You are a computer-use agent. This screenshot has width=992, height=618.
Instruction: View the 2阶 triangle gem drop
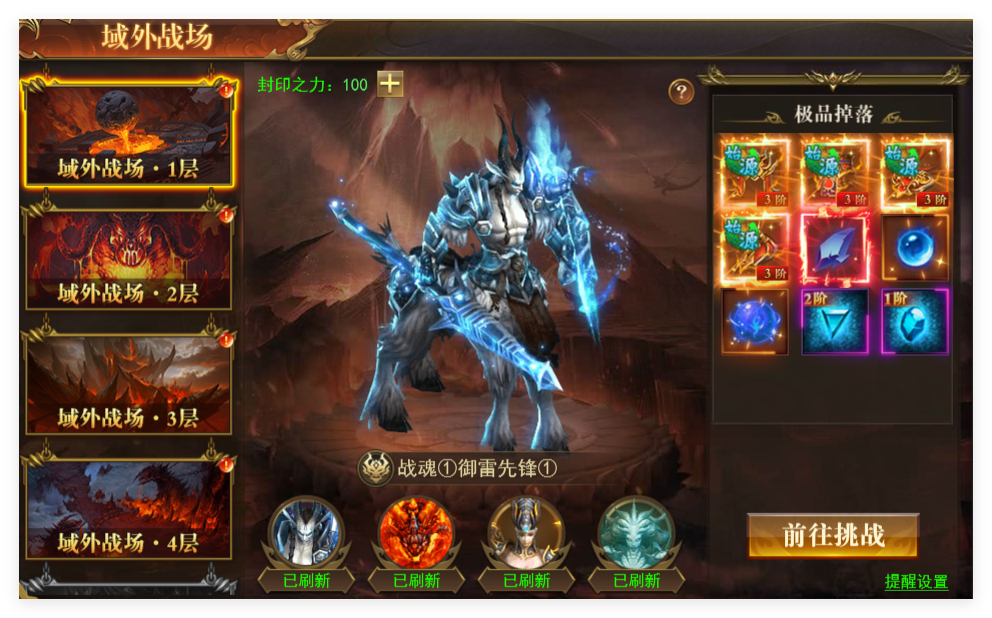pyautogui.click(x=835, y=322)
